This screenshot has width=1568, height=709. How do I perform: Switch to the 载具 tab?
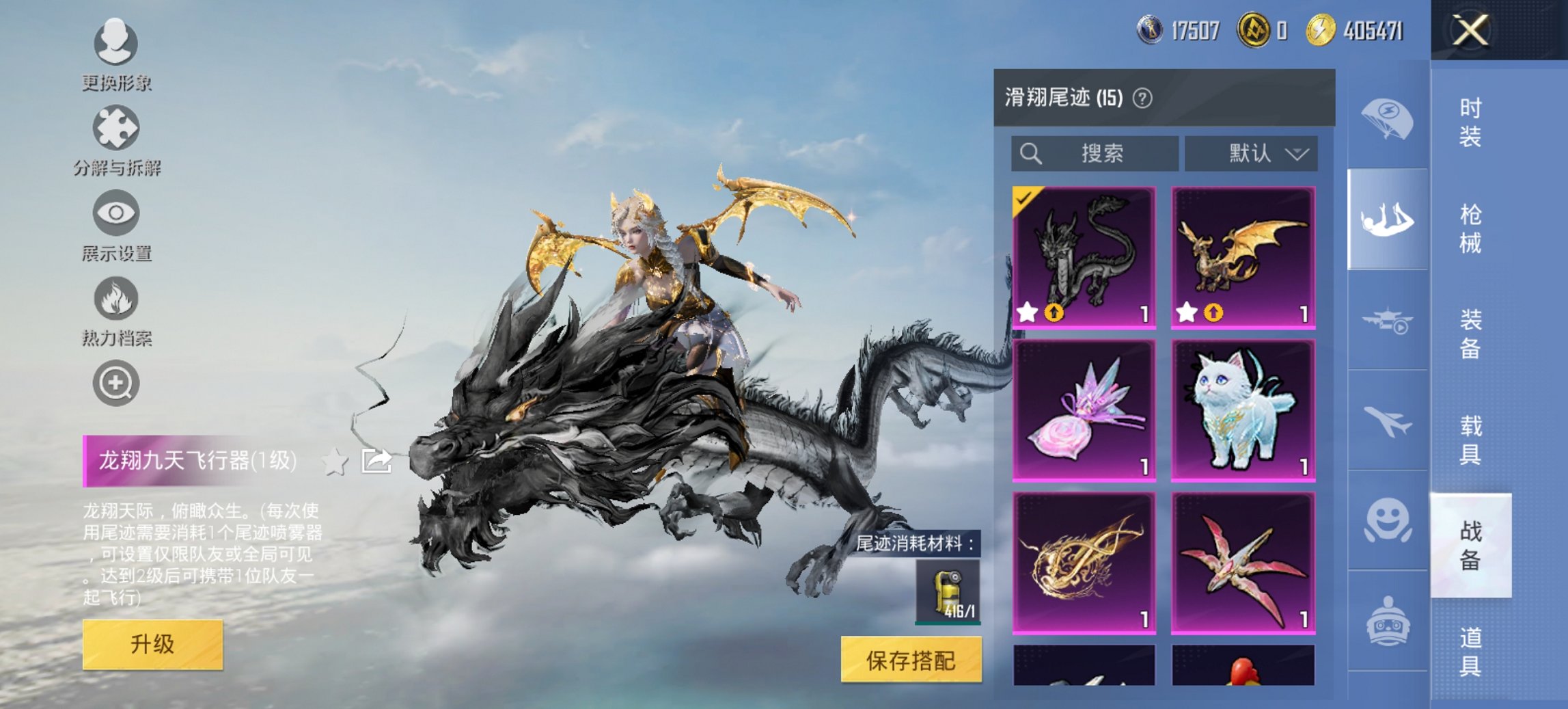(1470, 440)
